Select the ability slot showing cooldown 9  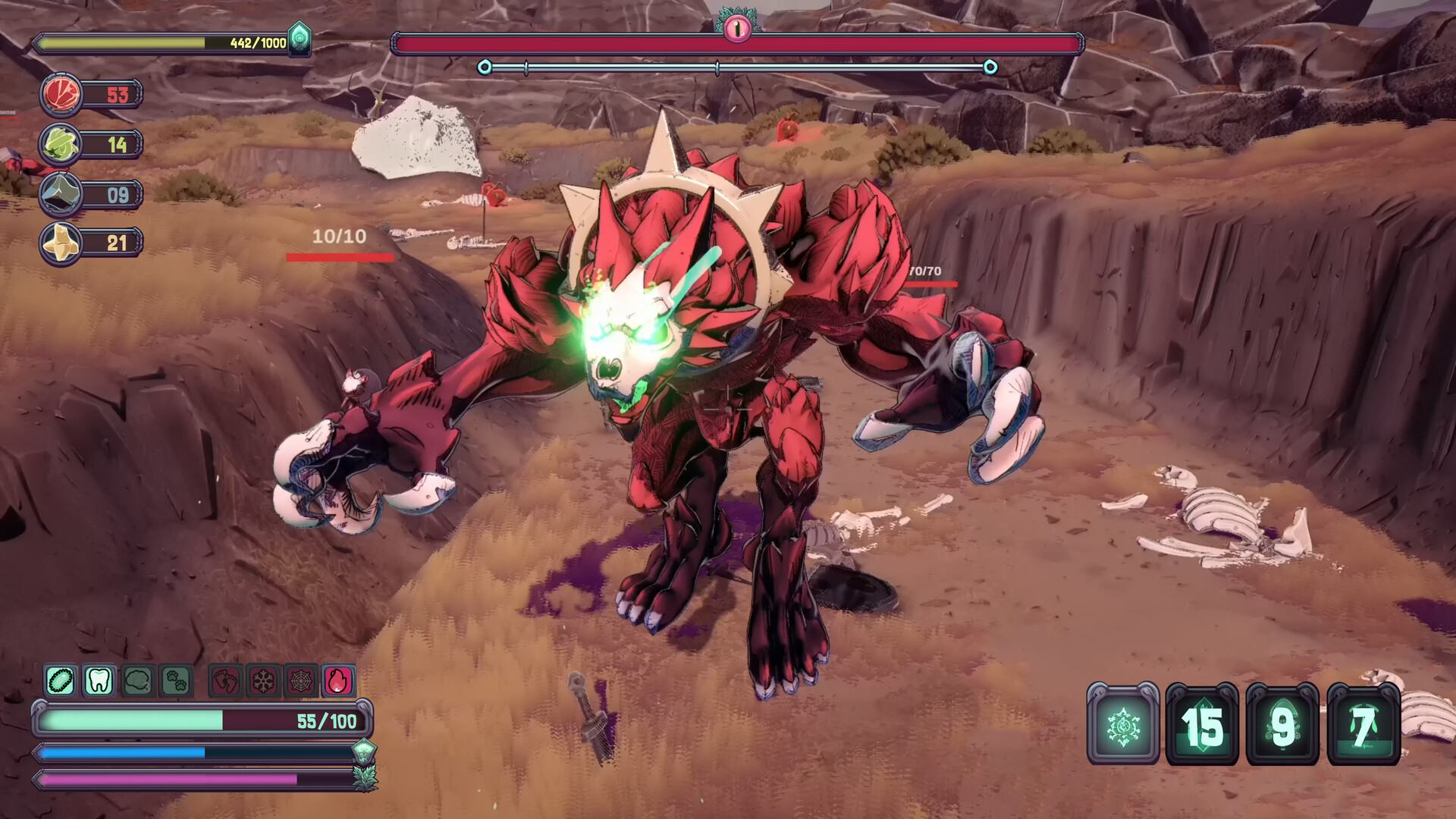(1282, 726)
